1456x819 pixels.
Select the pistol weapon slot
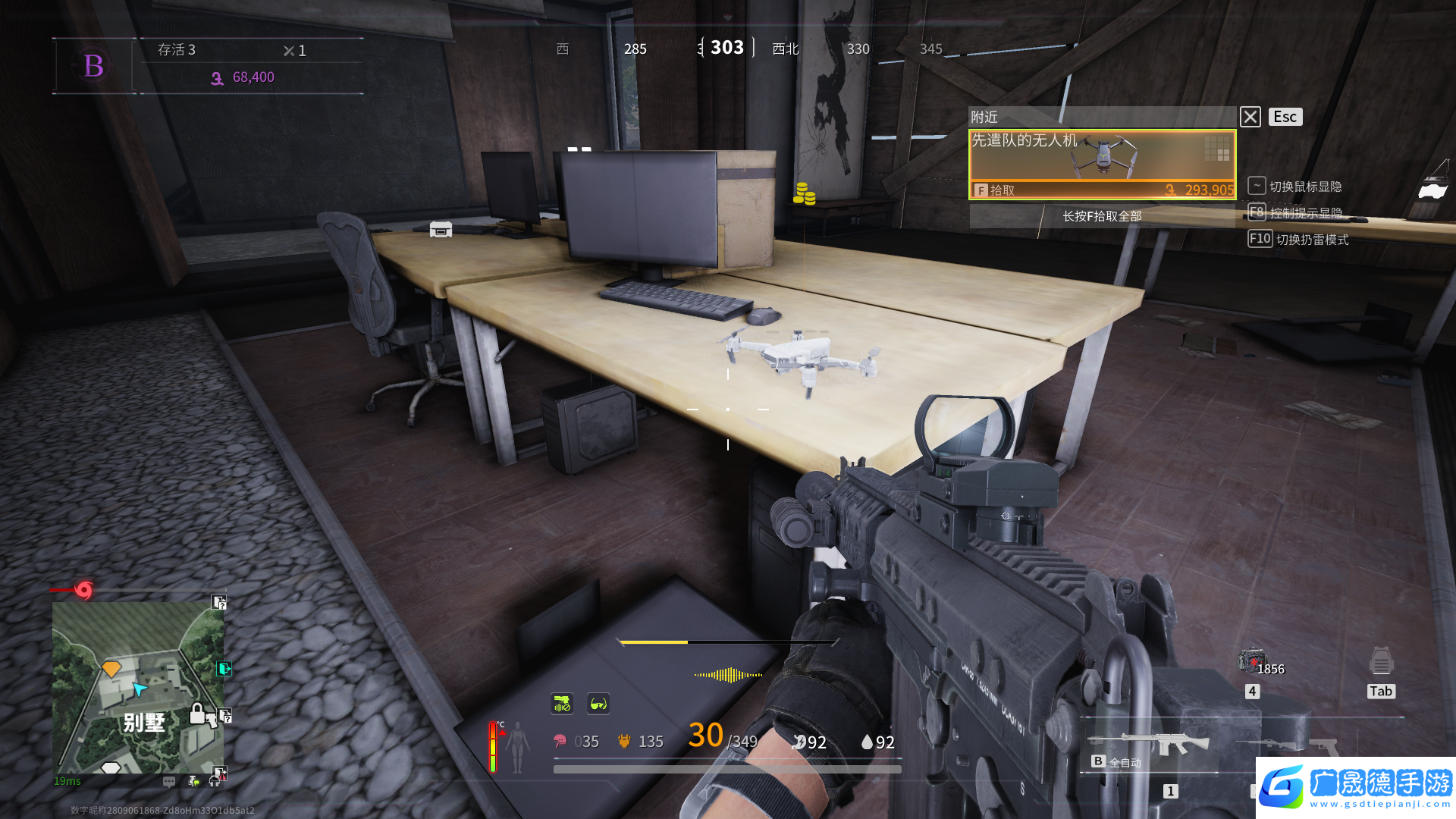point(1323,745)
